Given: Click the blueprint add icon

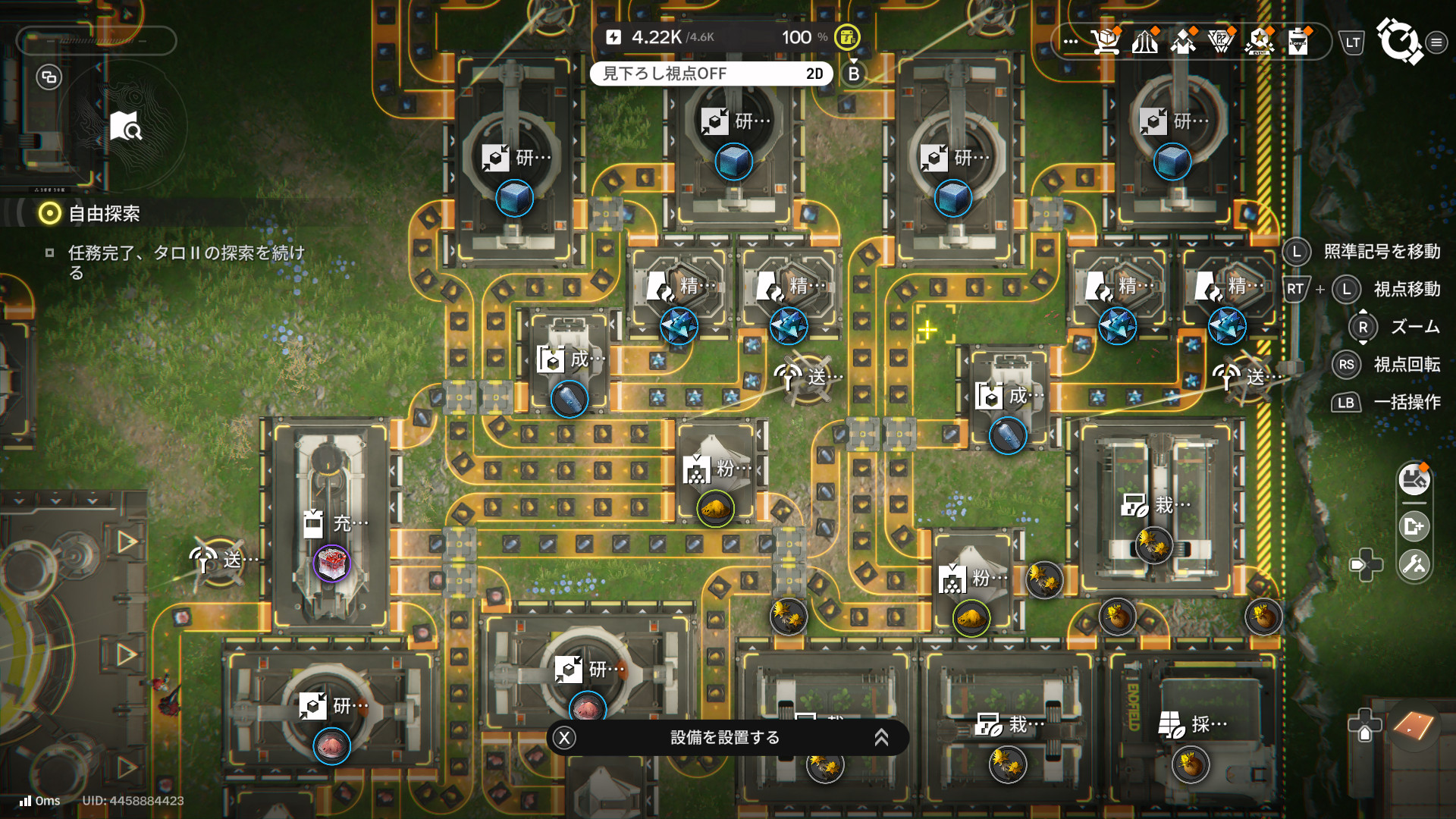Looking at the screenshot, I should point(1414,526).
